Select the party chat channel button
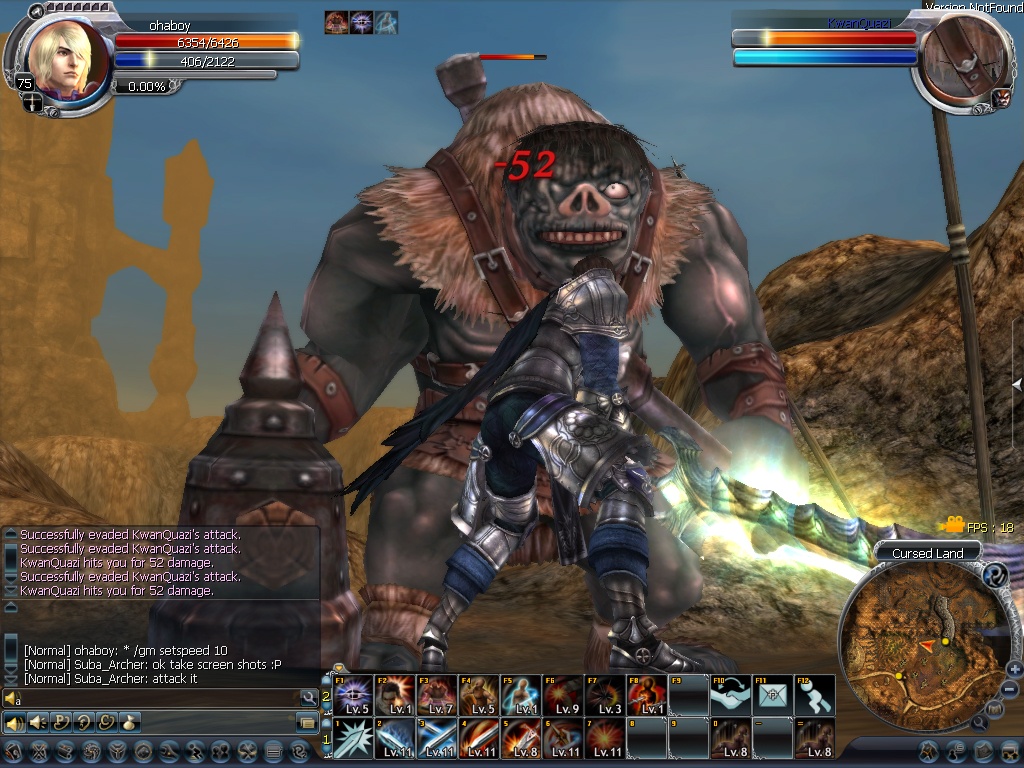Screen dimensions: 1024x768 pos(61,722)
